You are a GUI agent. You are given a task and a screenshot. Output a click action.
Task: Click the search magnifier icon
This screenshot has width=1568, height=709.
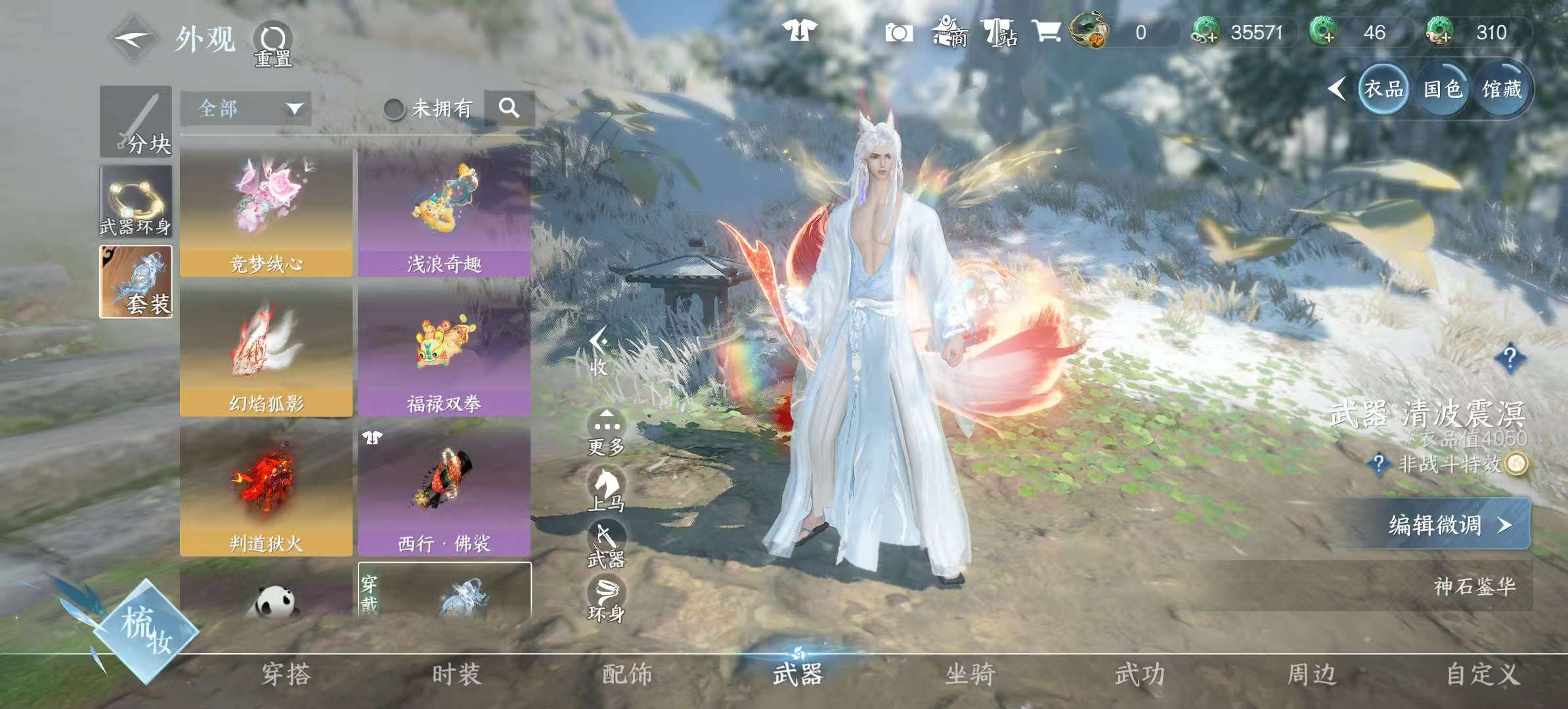tap(510, 109)
